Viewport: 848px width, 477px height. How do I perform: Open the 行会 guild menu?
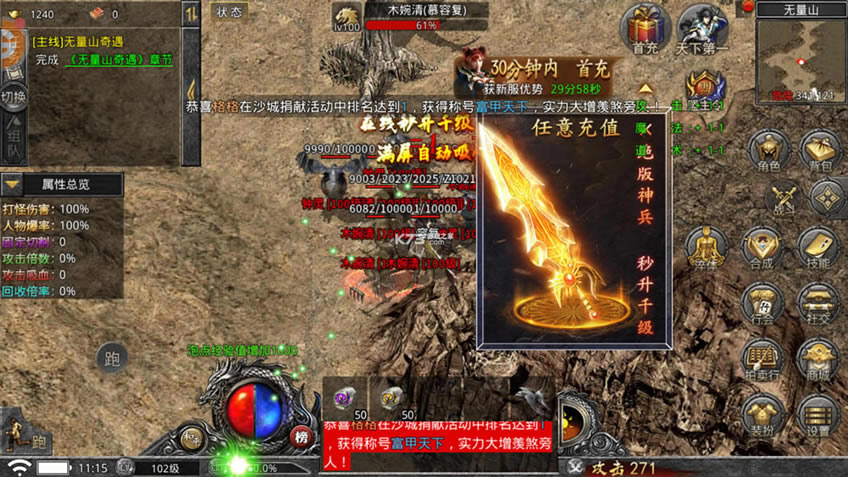tap(762, 302)
